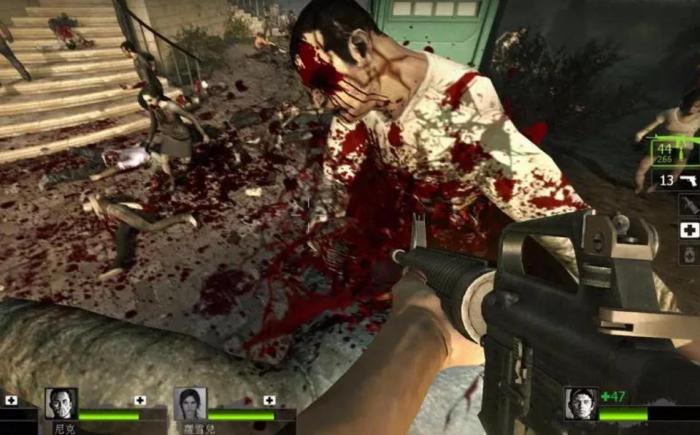Click teammate 罗雪儿's portrait

tap(190, 404)
